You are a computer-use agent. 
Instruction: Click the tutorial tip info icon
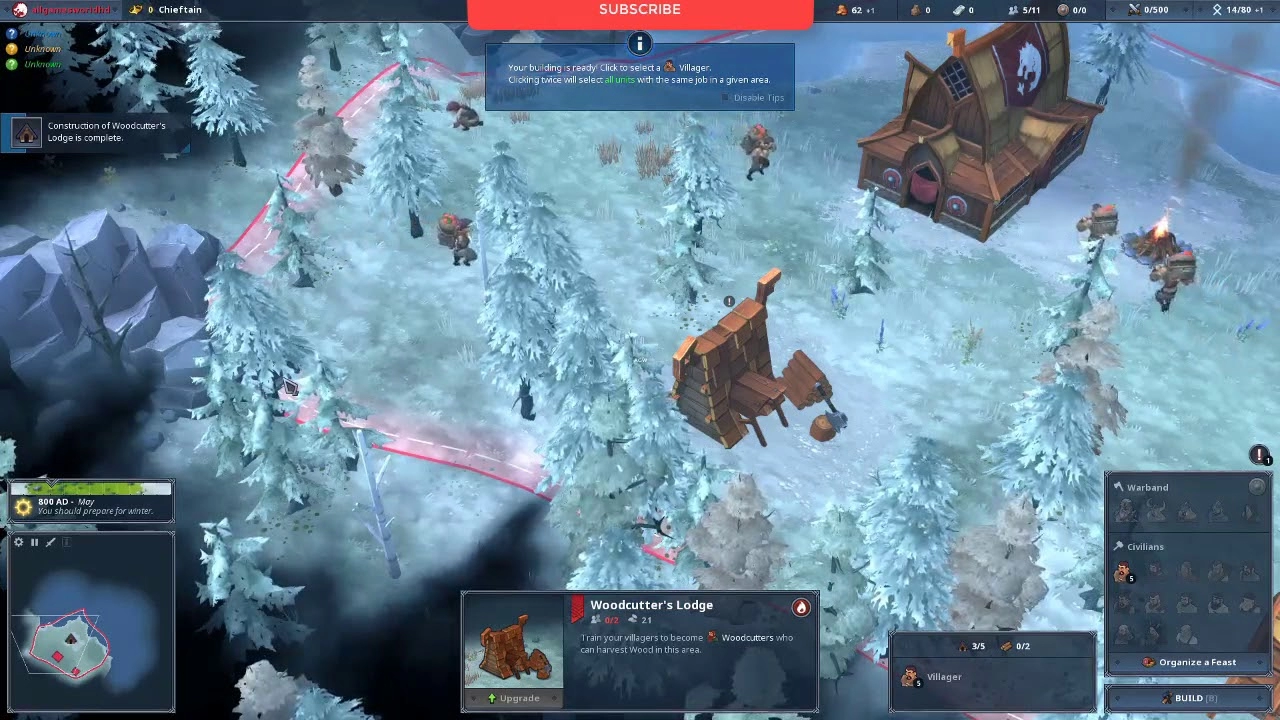coord(639,43)
